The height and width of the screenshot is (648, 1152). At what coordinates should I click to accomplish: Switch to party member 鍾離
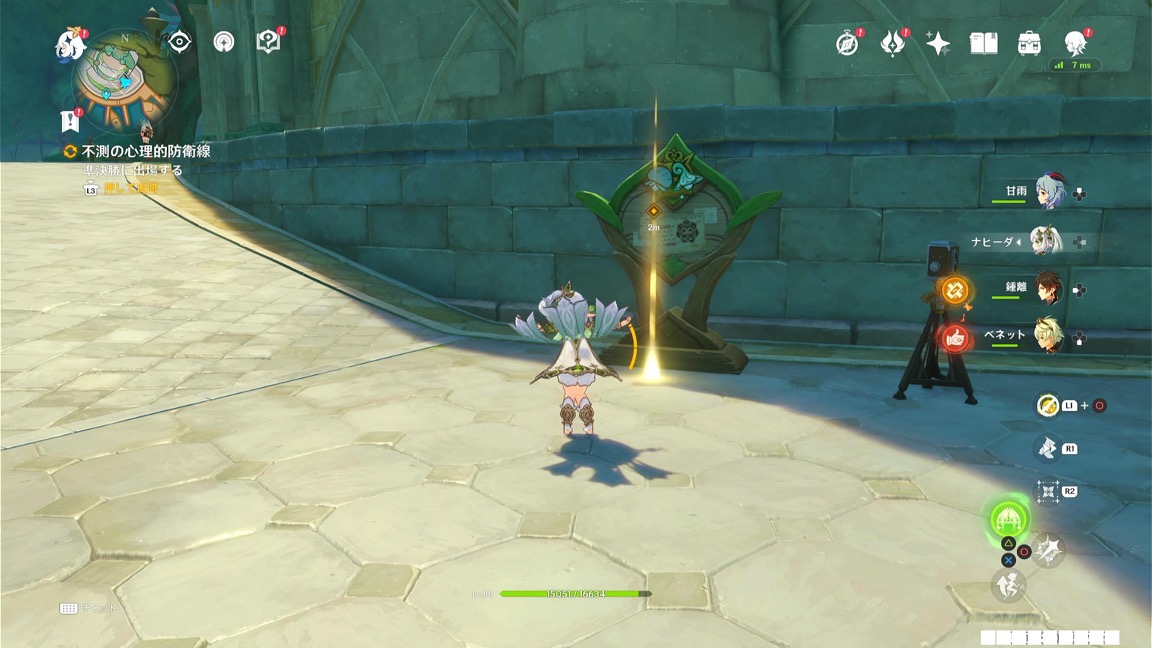(1047, 288)
